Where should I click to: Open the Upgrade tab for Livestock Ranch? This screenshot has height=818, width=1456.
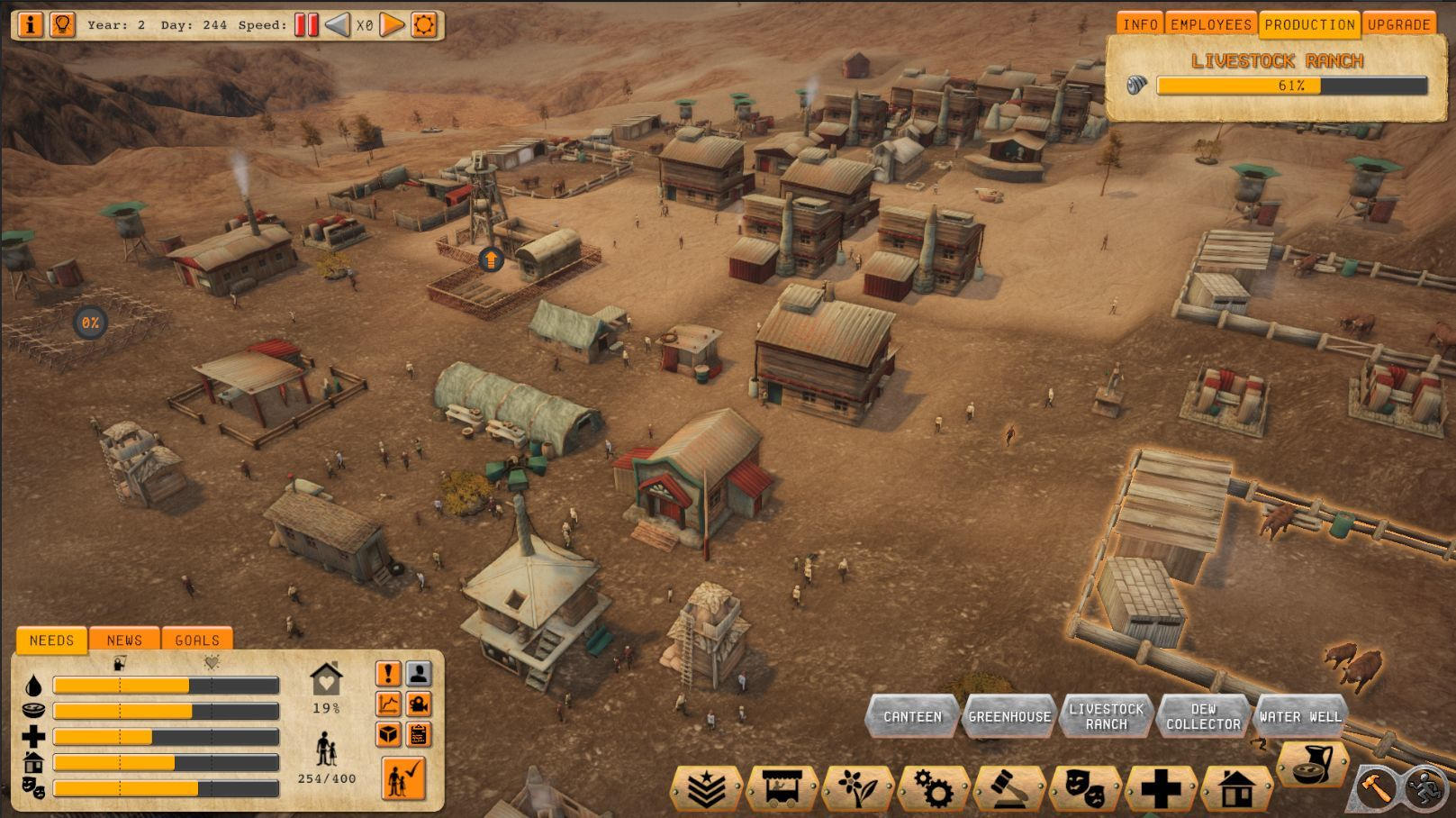pos(1398,24)
